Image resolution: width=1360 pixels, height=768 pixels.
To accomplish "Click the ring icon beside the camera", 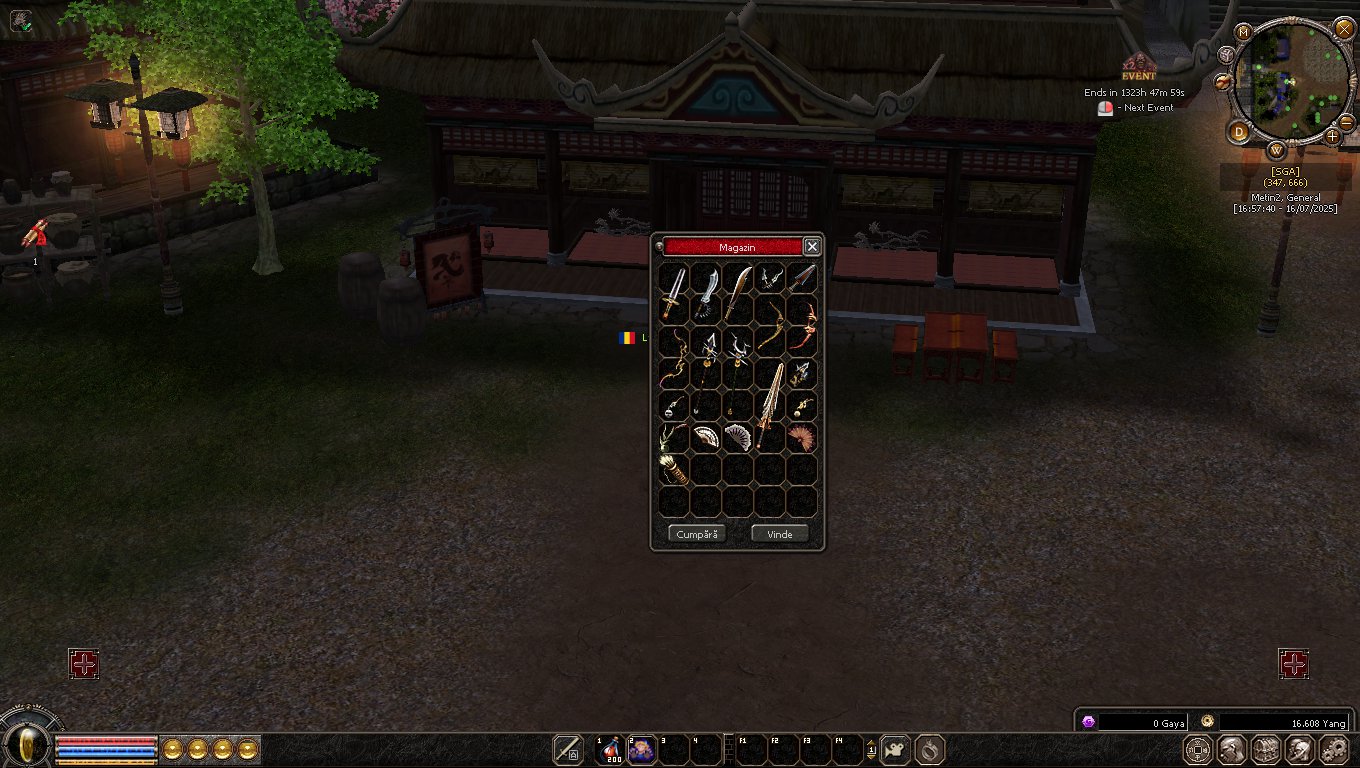I will (930, 749).
